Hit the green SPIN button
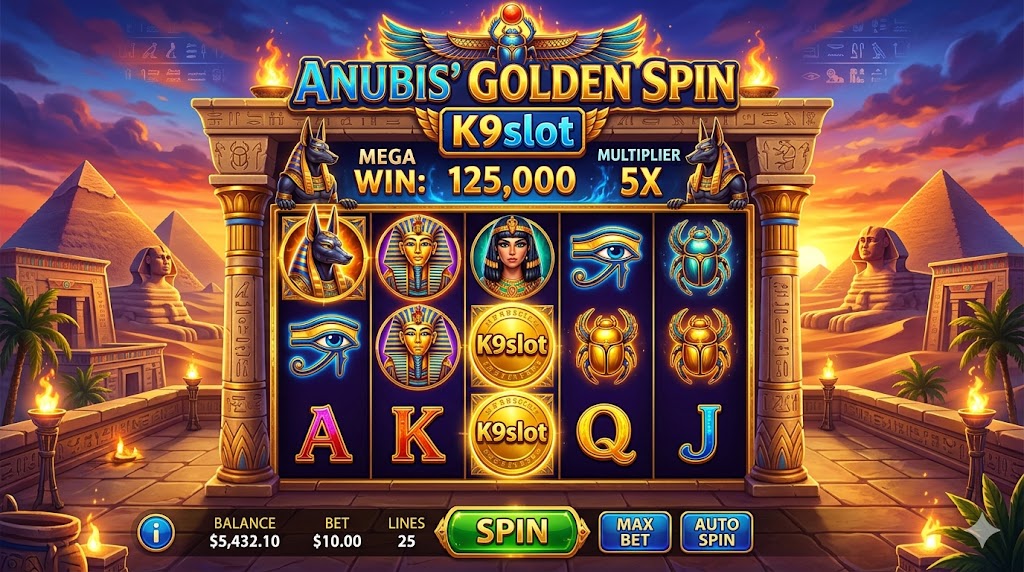This screenshot has width=1024, height=572. 512,530
